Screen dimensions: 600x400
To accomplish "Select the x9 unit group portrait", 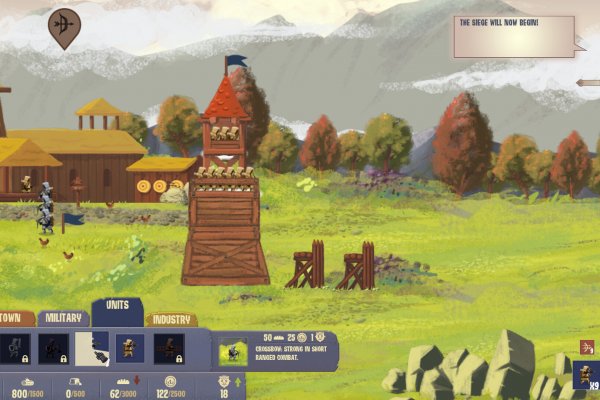I will [x=584, y=377].
